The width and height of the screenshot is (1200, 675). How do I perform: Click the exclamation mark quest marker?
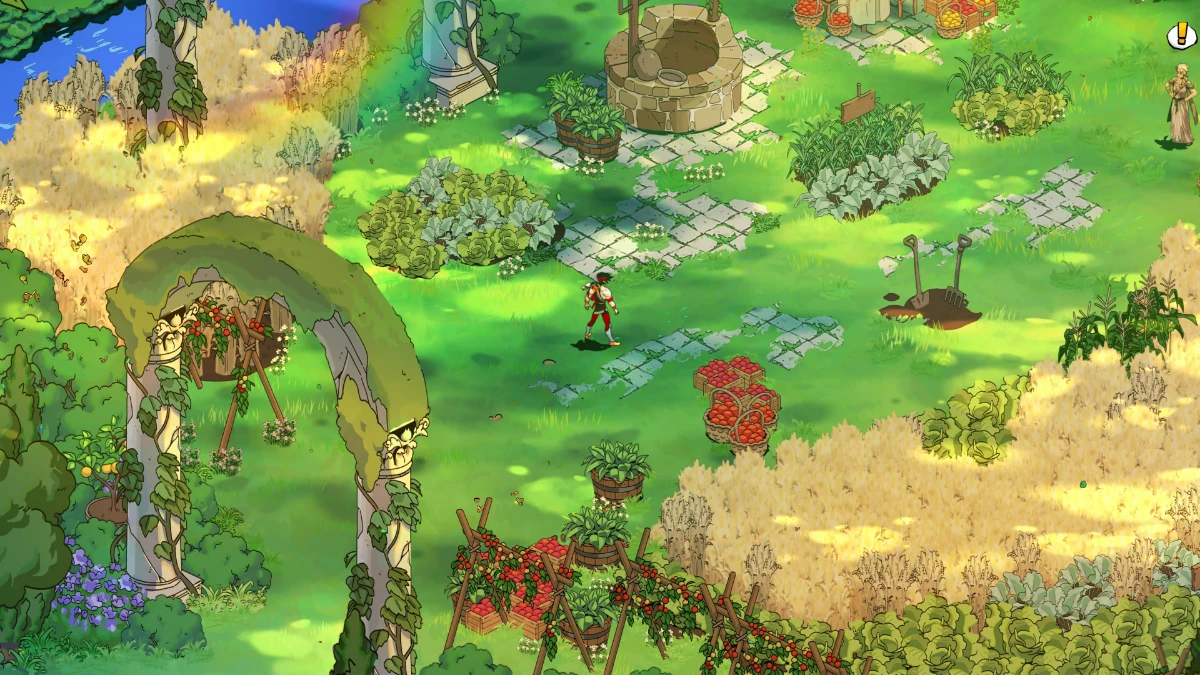tap(1181, 36)
